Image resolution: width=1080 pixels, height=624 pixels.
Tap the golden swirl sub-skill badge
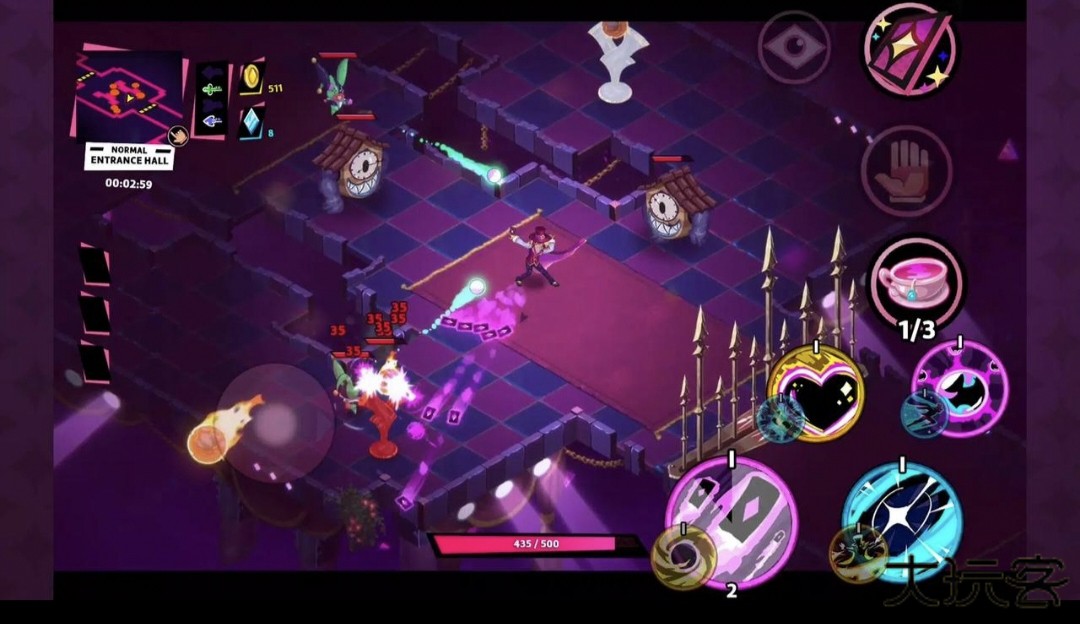pos(683,556)
